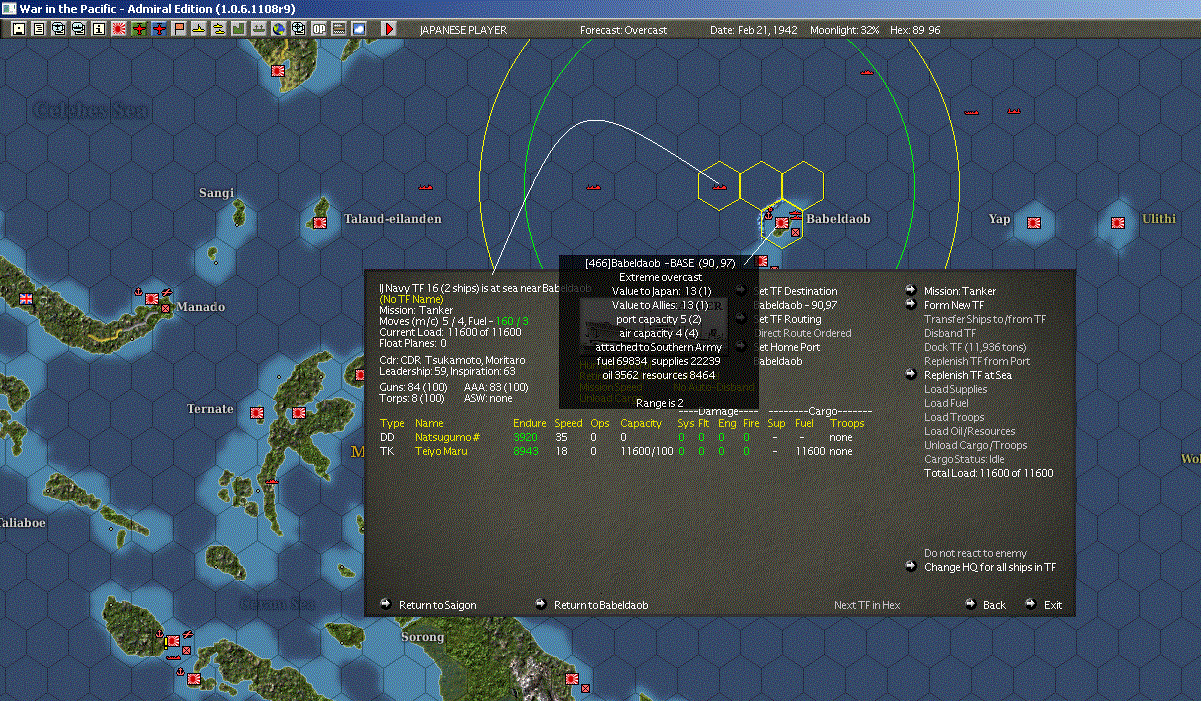Order Return to Babeldaob
Image resolution: width=1201 pixels, height=701 pixels.
(600, 605)
